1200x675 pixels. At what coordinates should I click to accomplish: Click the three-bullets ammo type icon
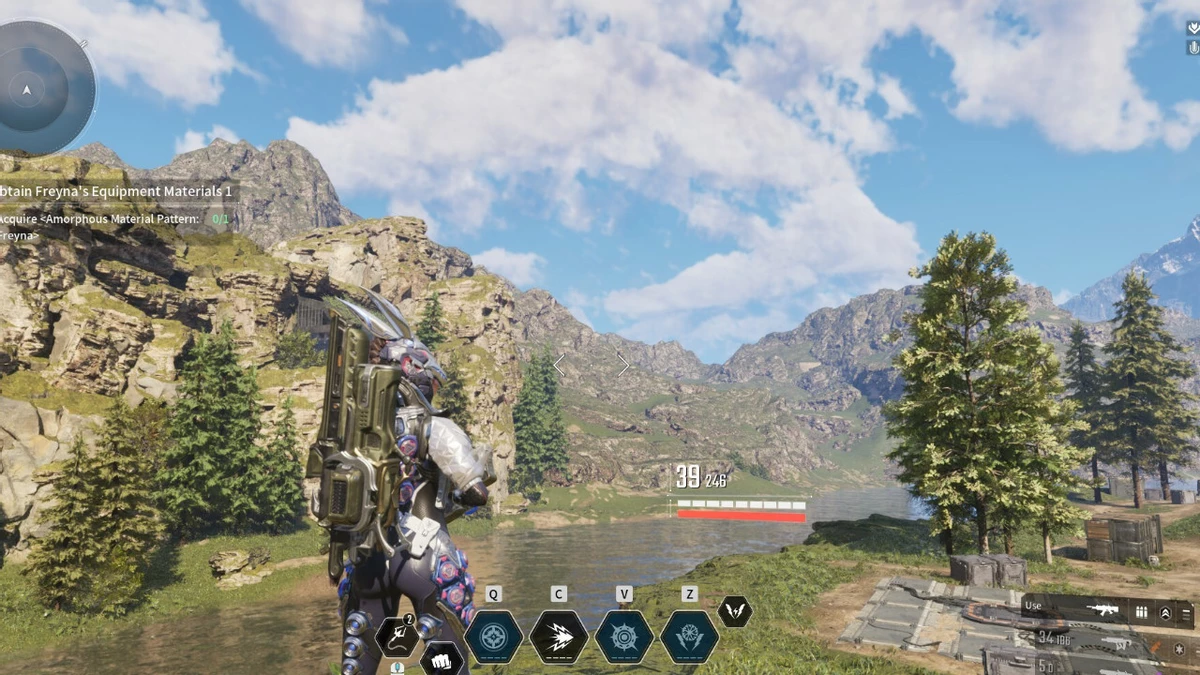coord(1141,612)
